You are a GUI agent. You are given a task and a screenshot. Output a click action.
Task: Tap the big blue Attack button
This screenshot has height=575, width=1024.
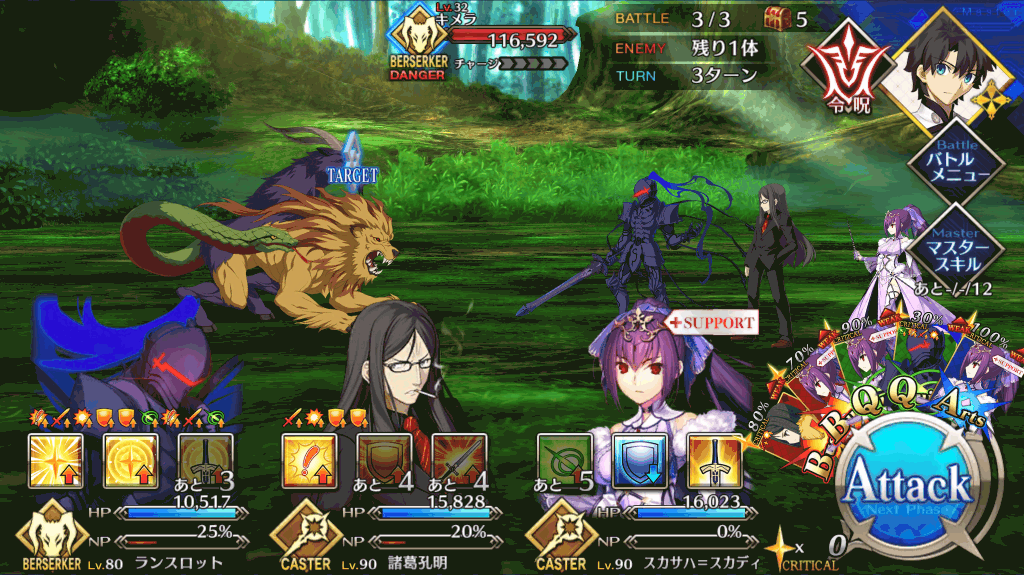[x=908, y=489]
